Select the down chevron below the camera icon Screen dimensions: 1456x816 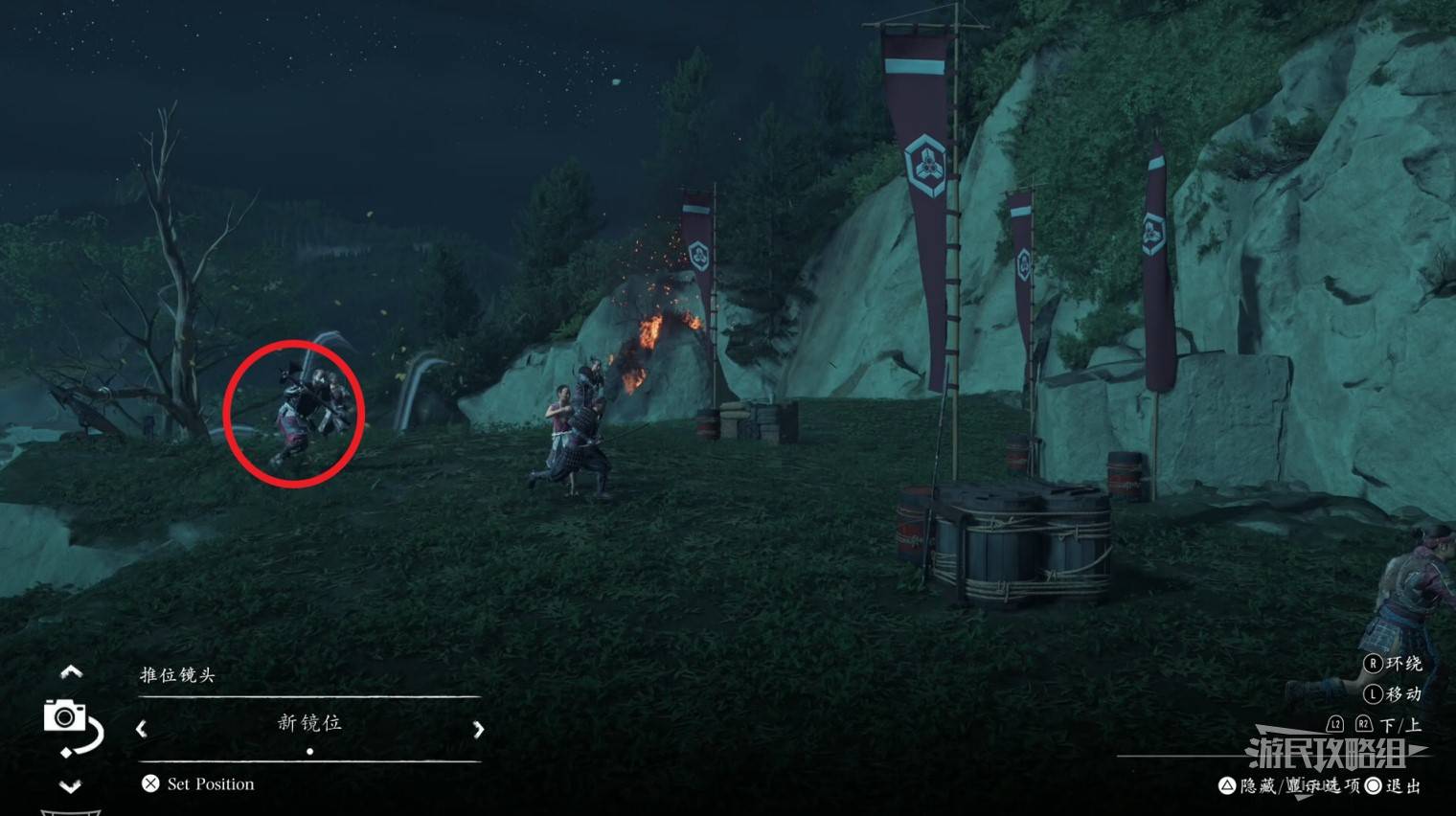coord(71,786)
